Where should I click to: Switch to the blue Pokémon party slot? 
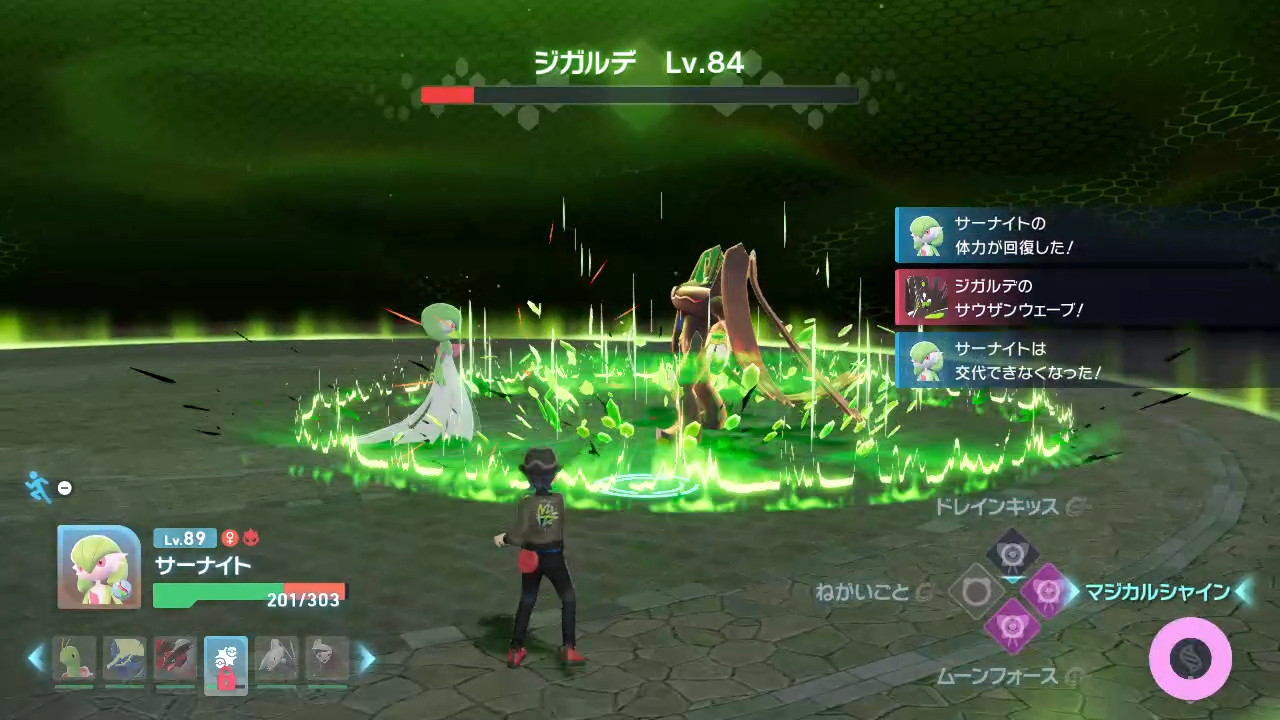click(125, 659)
